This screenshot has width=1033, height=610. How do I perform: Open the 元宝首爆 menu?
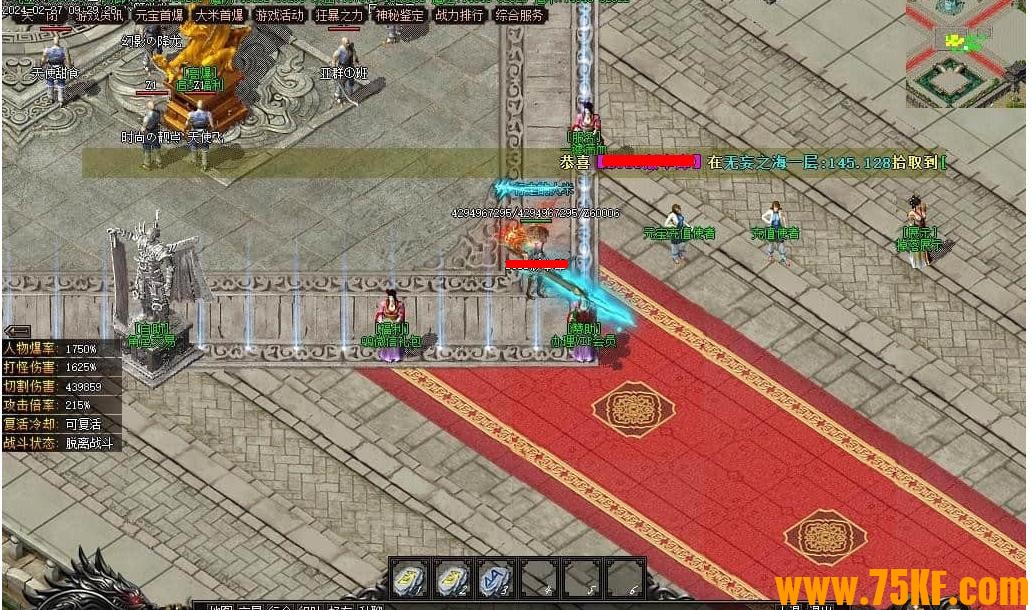[159, 15]
